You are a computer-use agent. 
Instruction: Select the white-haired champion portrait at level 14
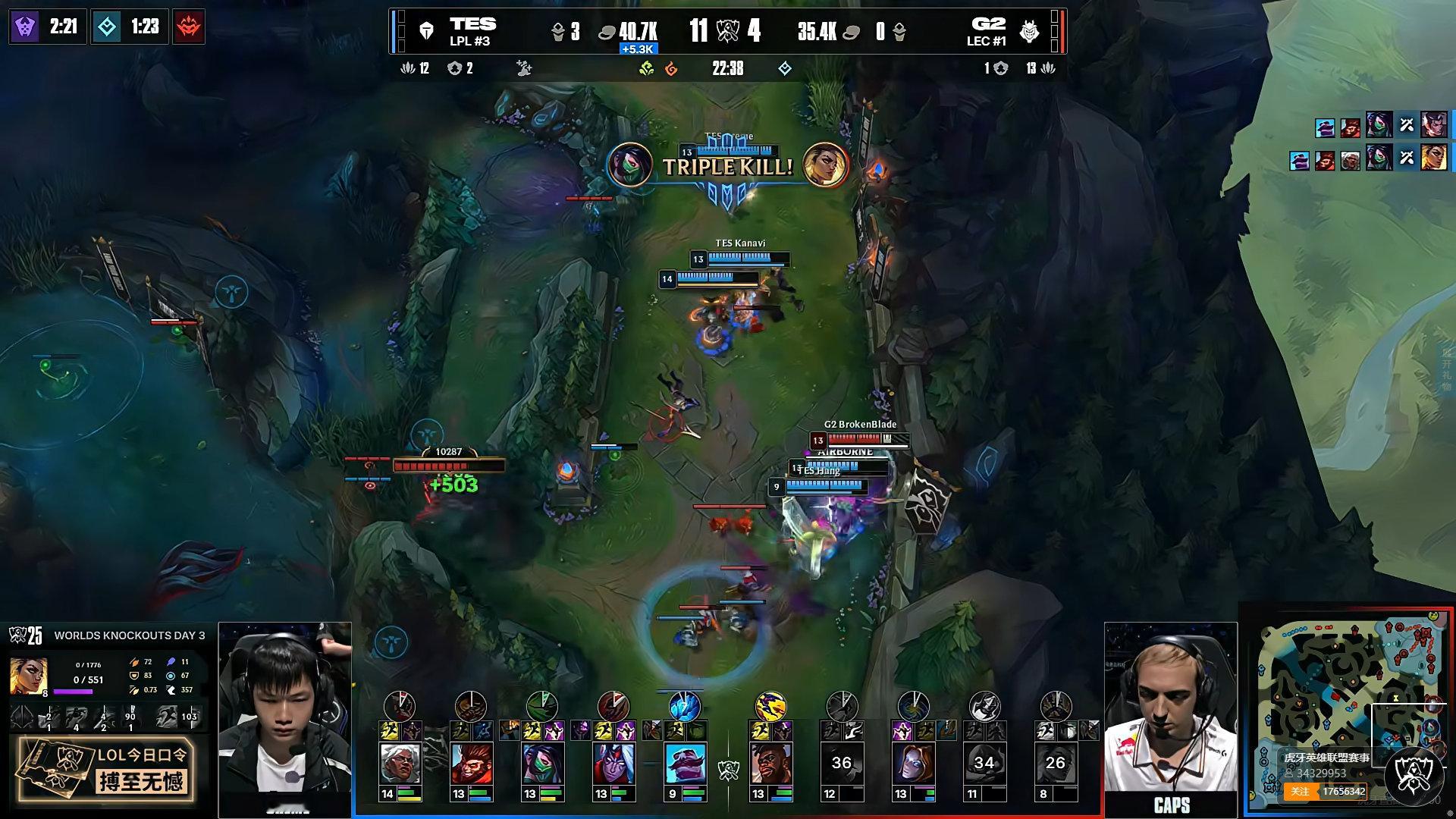coord(400,764)
